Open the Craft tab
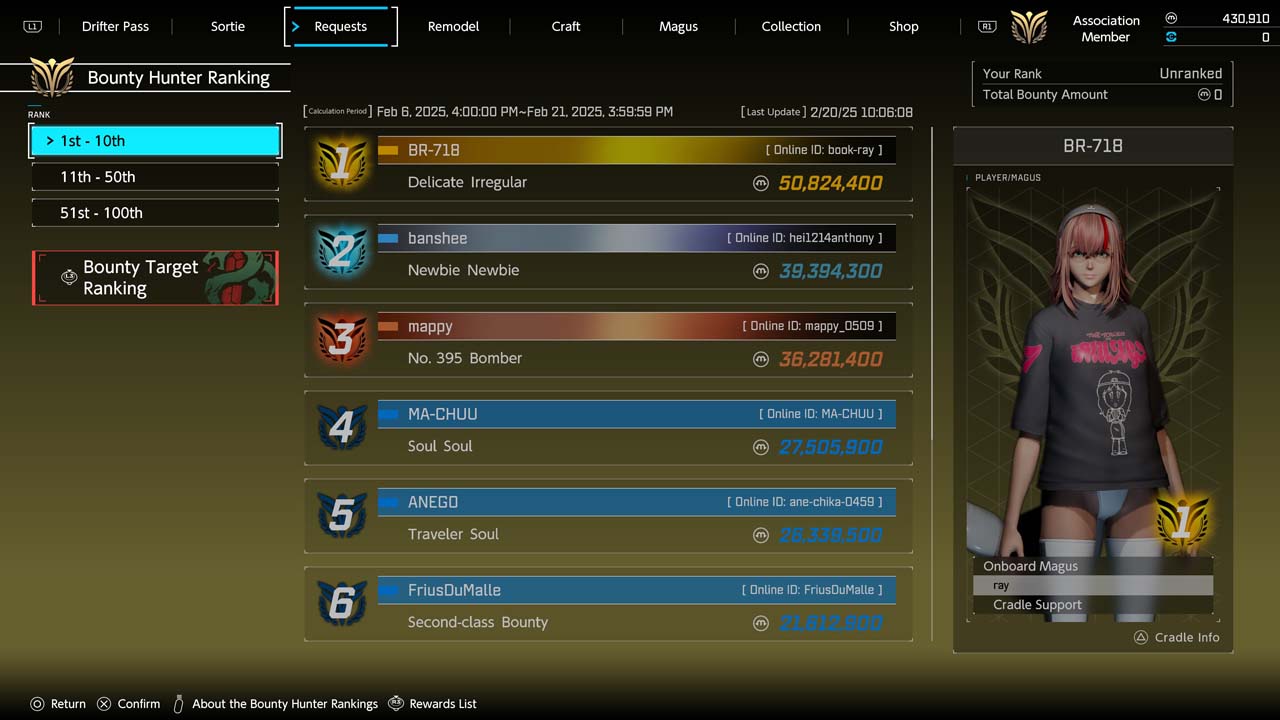This screenshot has height=720, width=1280. pos(566,27)
